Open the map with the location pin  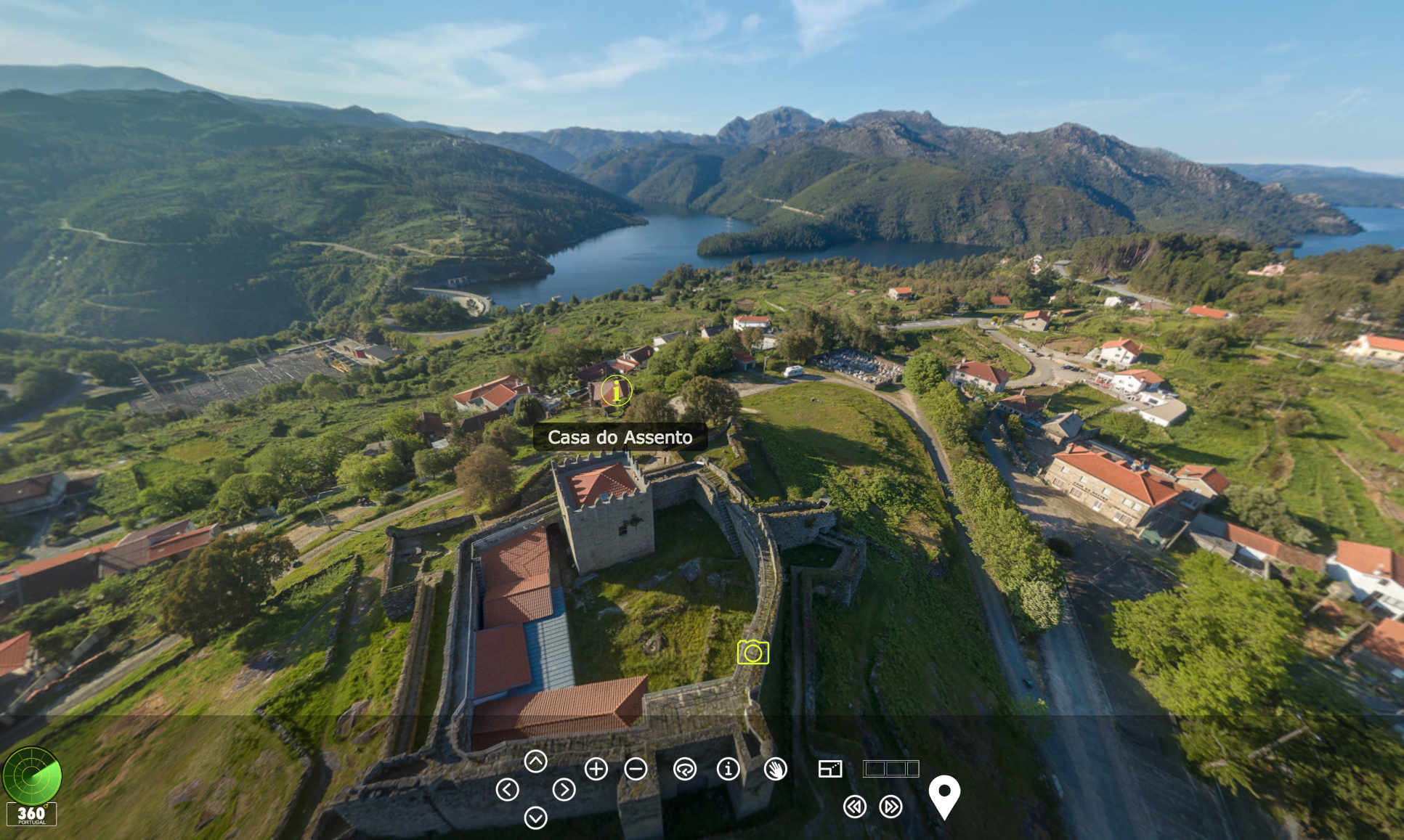click(944, 796)
